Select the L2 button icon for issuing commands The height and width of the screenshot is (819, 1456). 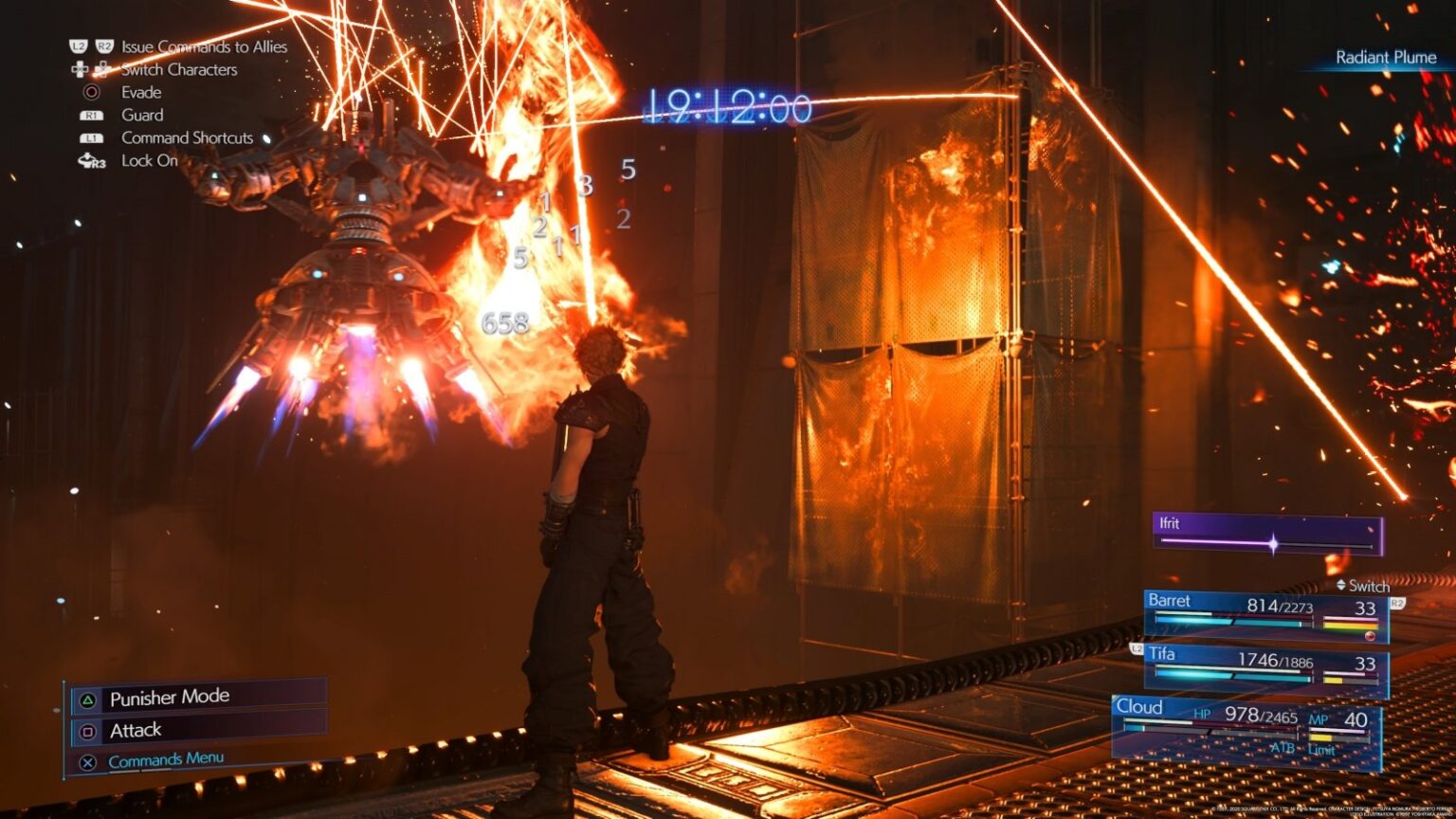tap(79, 45)
